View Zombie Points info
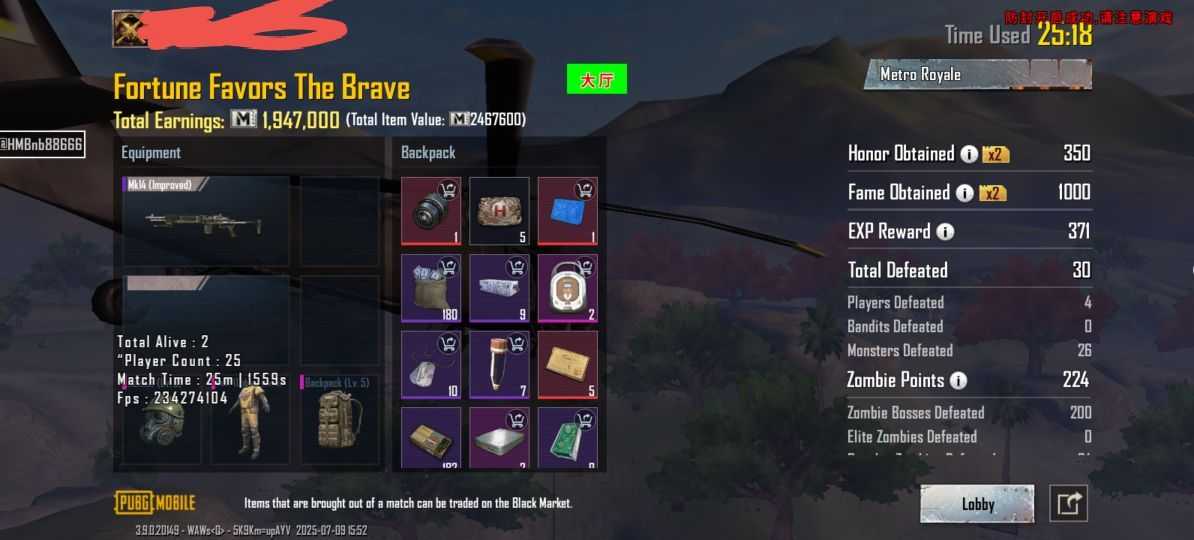The image size is (1194, 540). point(958,381)
